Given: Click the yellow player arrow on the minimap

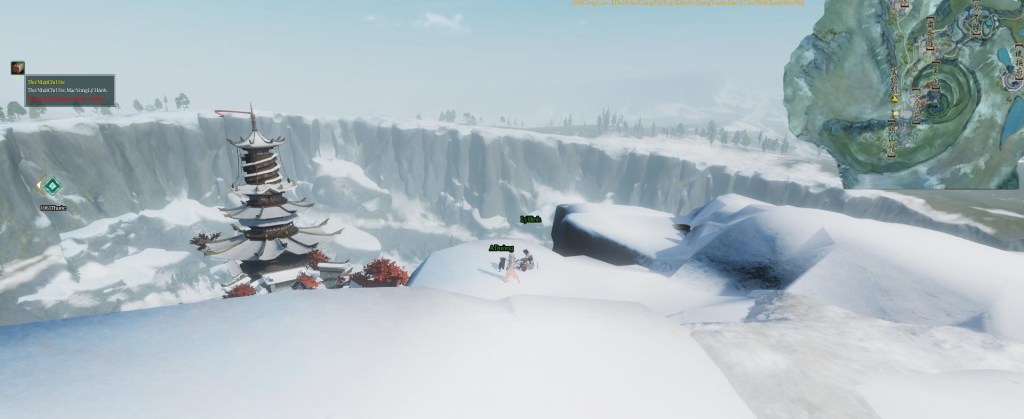Looking at the screenshot, I should [x=894, y=100].
